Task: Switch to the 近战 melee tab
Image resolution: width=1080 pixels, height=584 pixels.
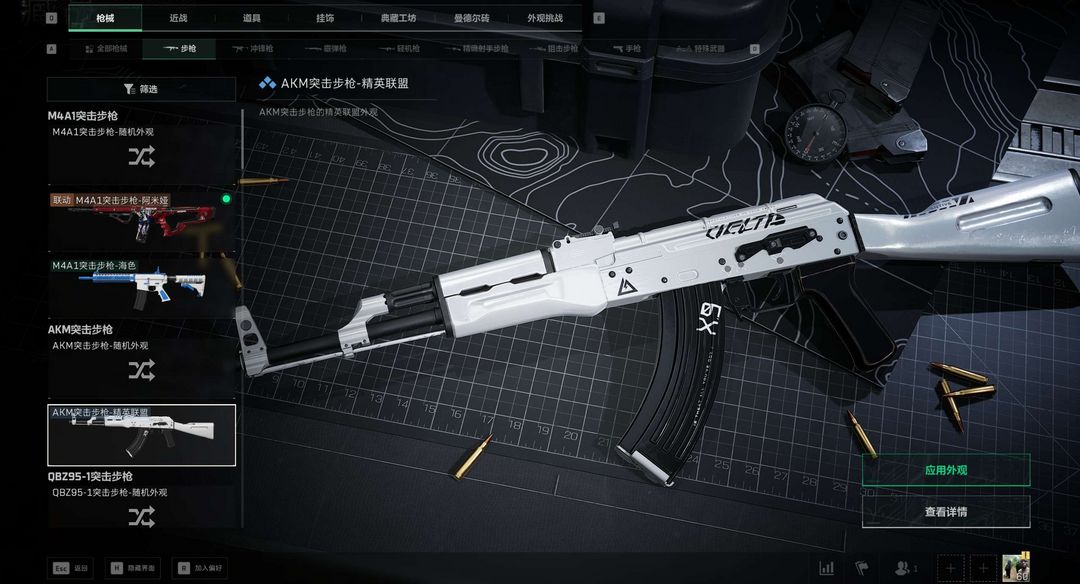Action: (178, 18)
